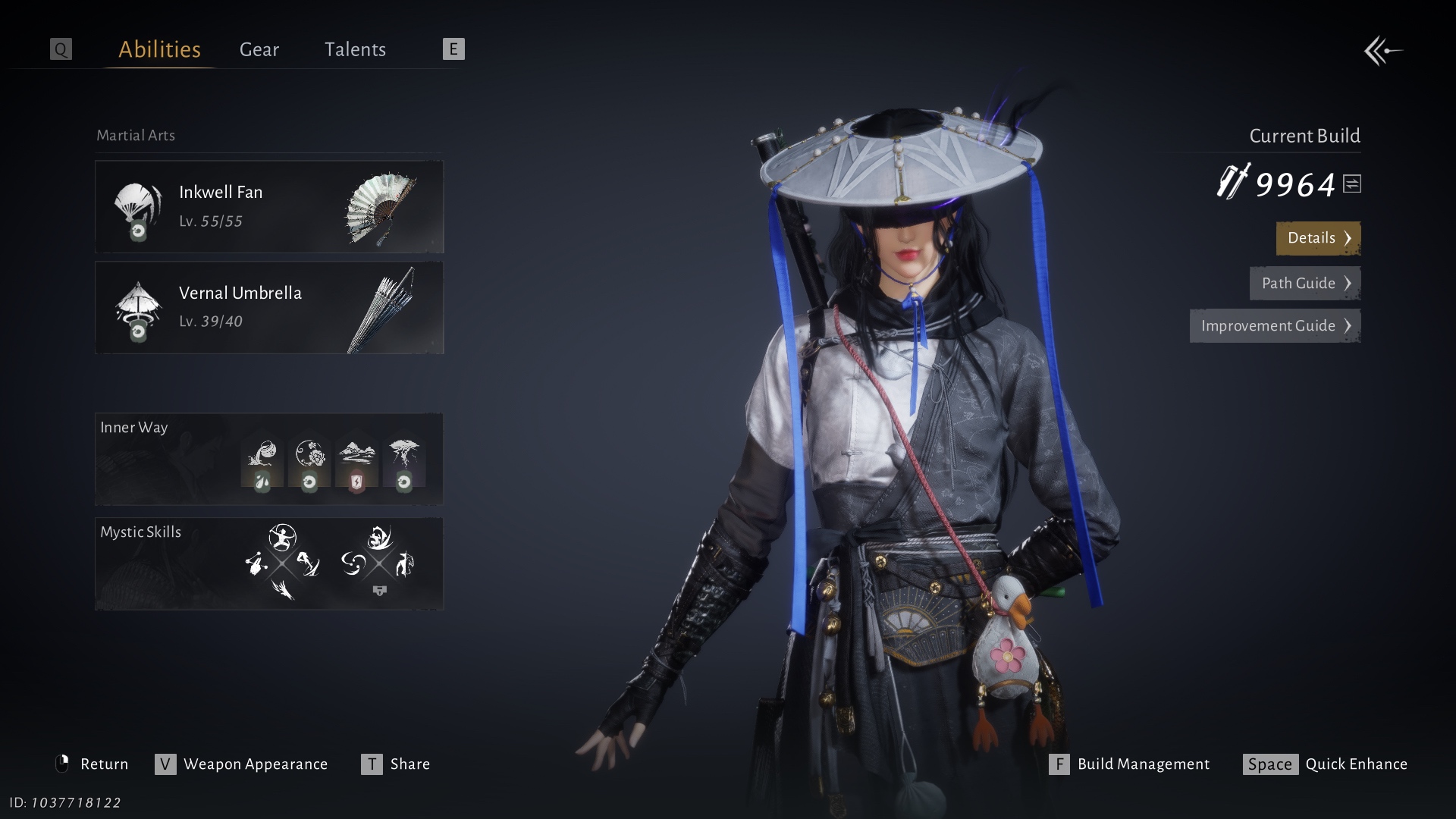This screenshot has width=1456, height=819.
Task: Select the Abilities tab
Action: tap(159, 49)
